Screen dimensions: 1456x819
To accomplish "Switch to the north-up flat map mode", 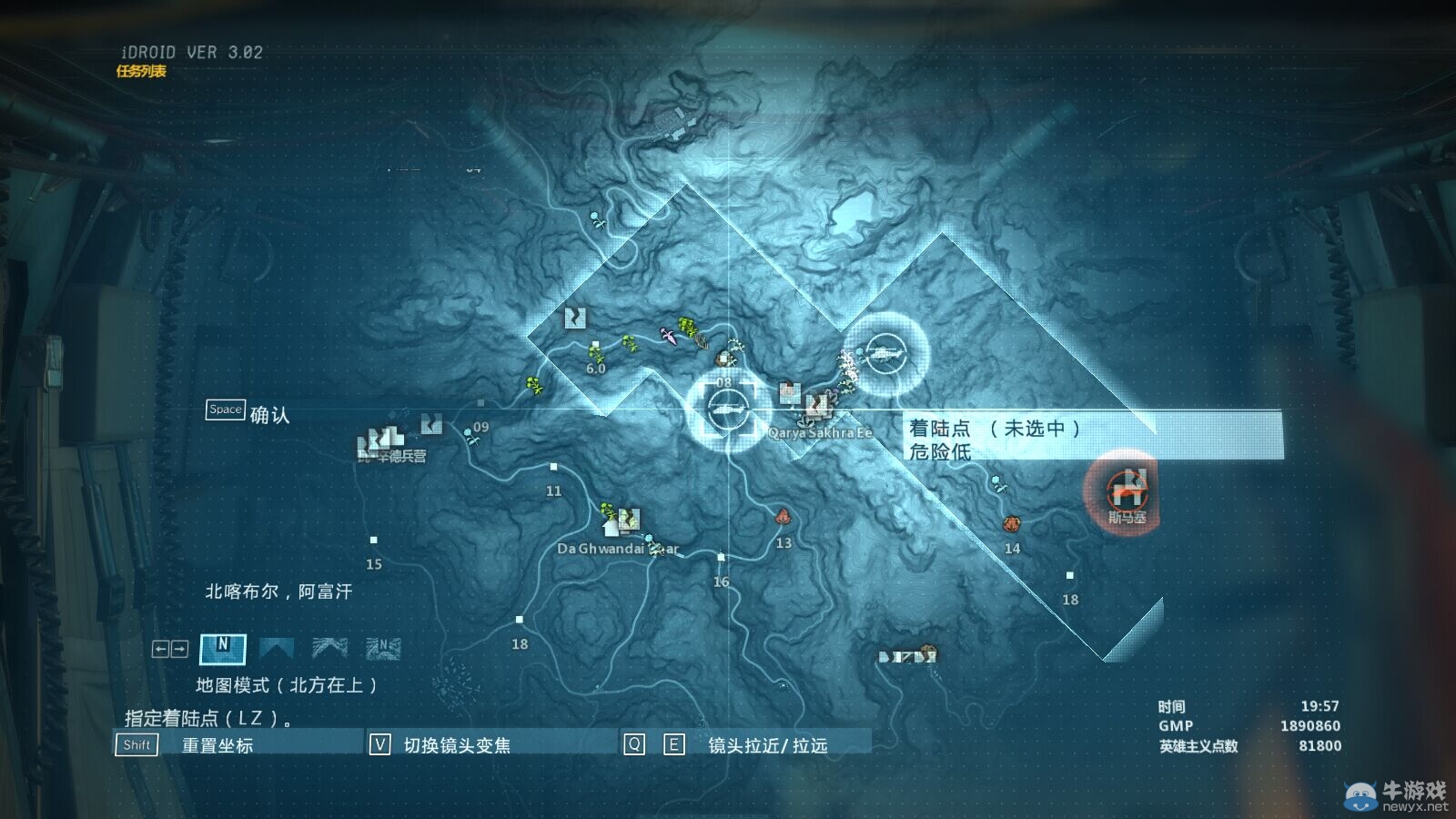I will point(223,649).
